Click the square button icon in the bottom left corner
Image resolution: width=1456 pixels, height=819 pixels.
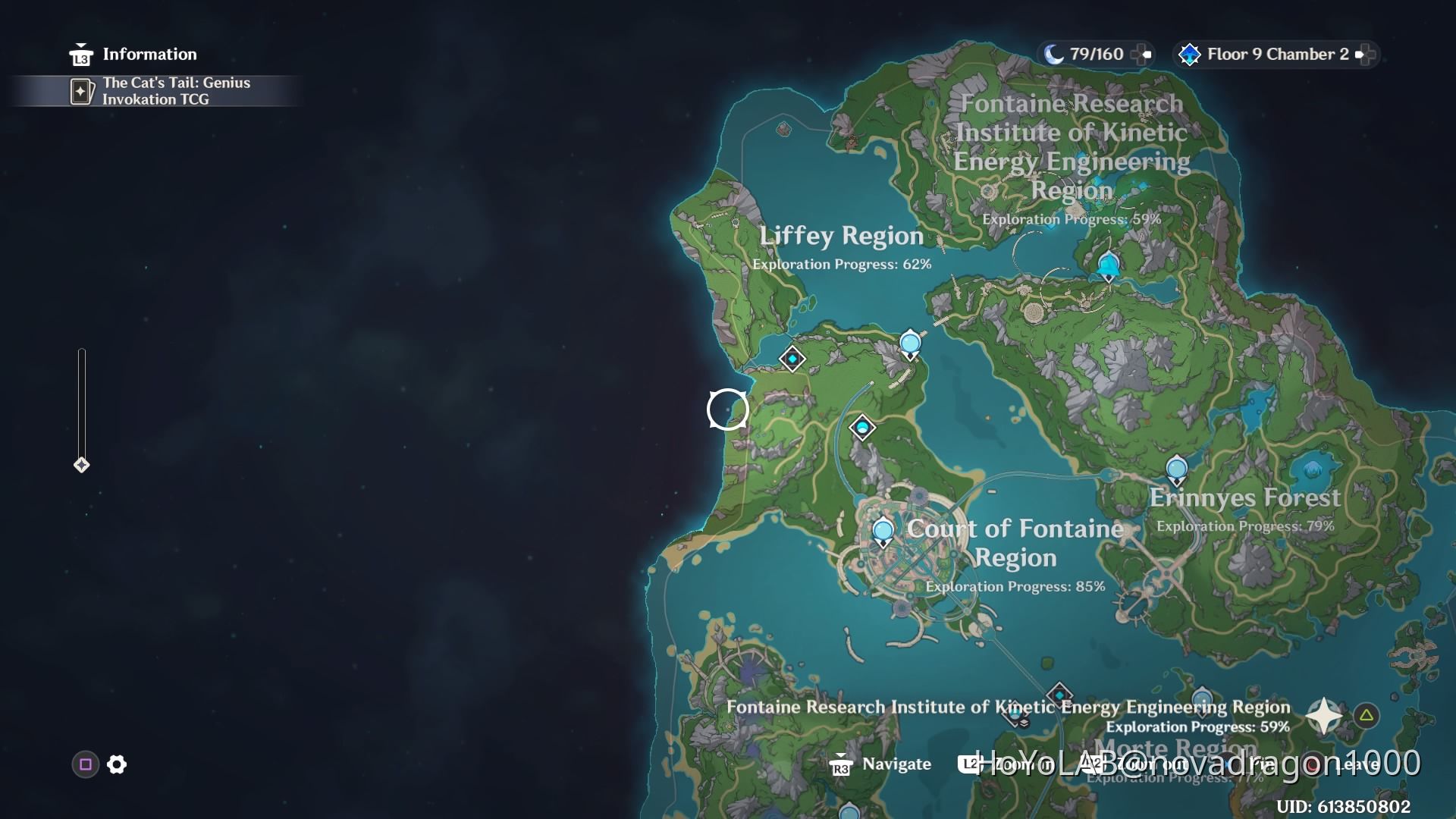[x=85, y=765]
